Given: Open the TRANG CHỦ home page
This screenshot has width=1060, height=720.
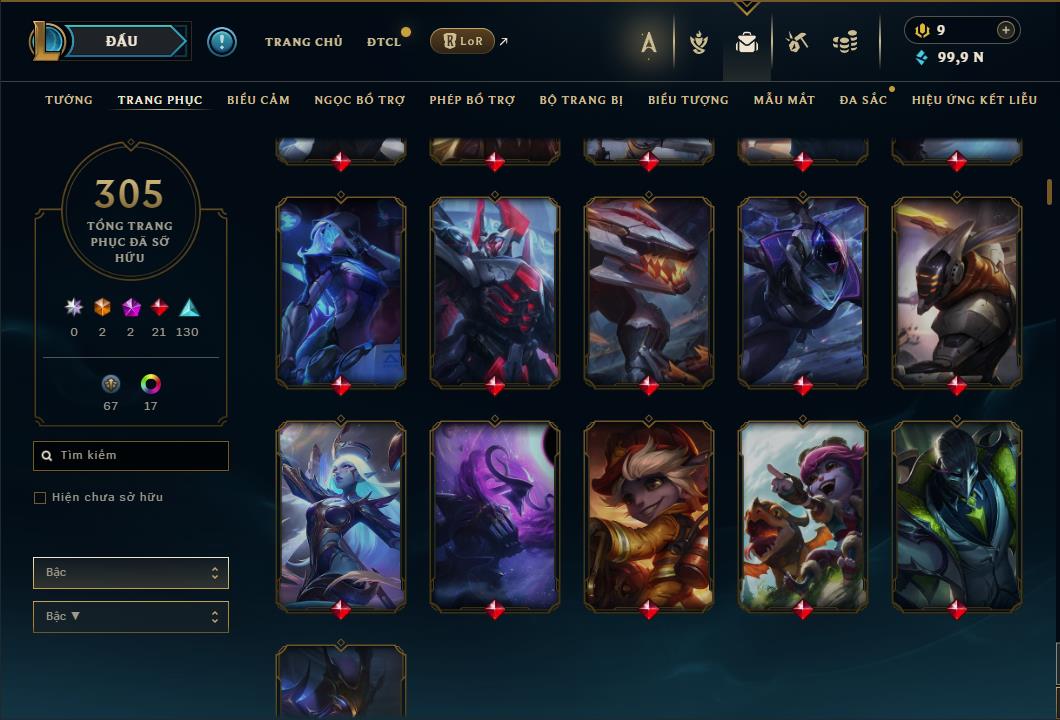Looking at the screenshot, I should 303,42.
